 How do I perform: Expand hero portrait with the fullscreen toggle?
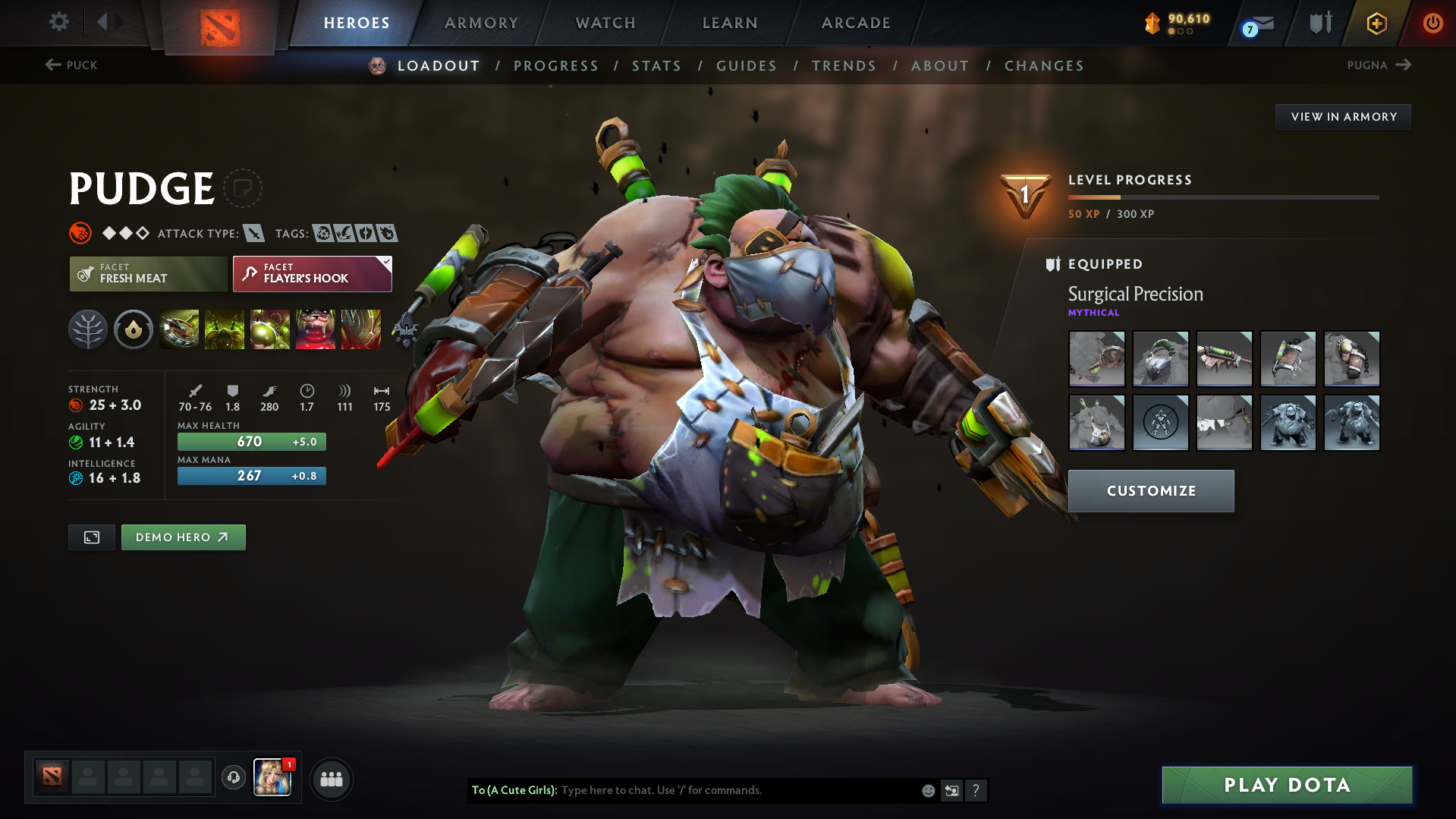[x=91, y=537]
